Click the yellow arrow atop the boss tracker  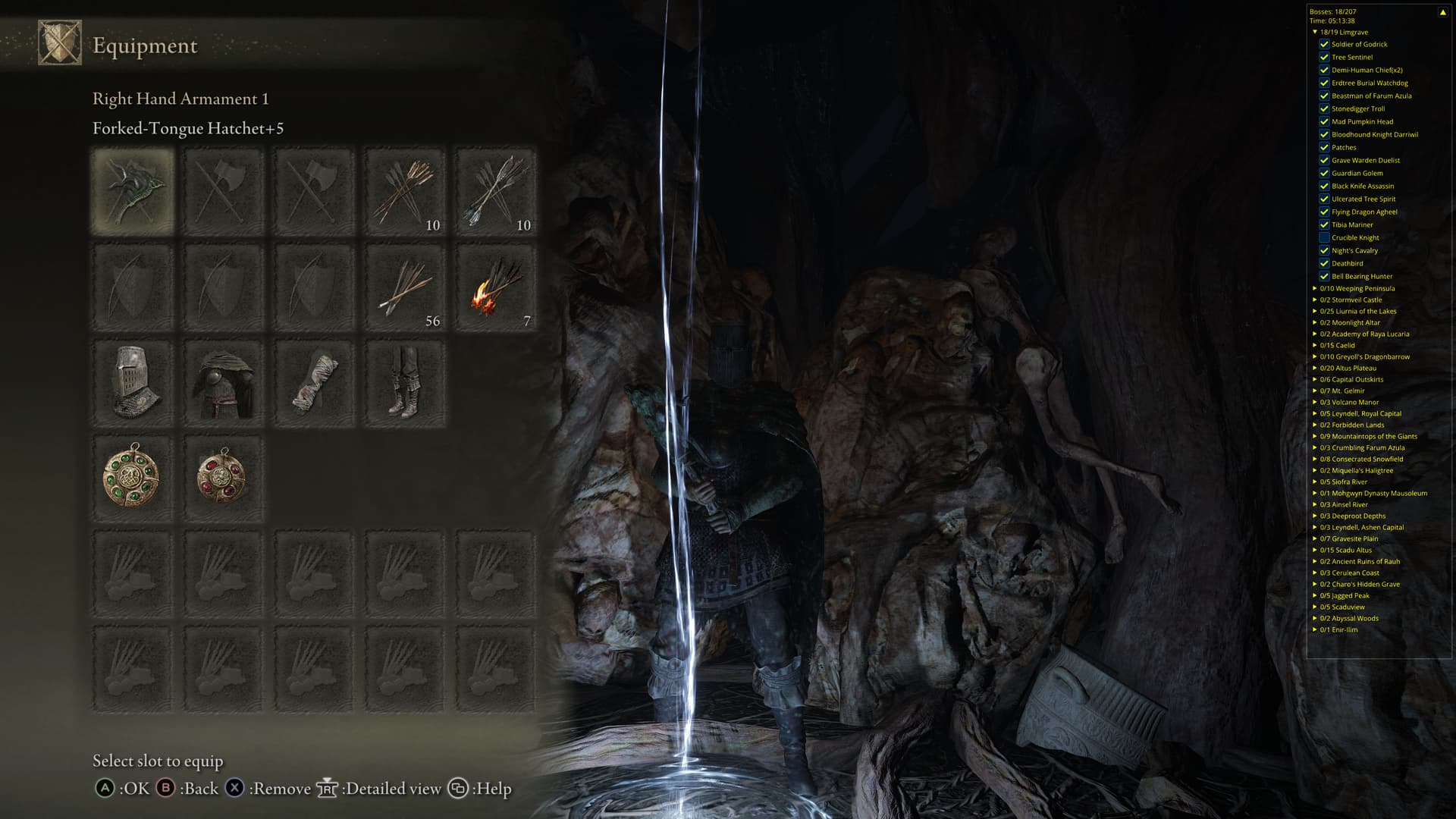pyautogui.click(x=1442, y=12)
